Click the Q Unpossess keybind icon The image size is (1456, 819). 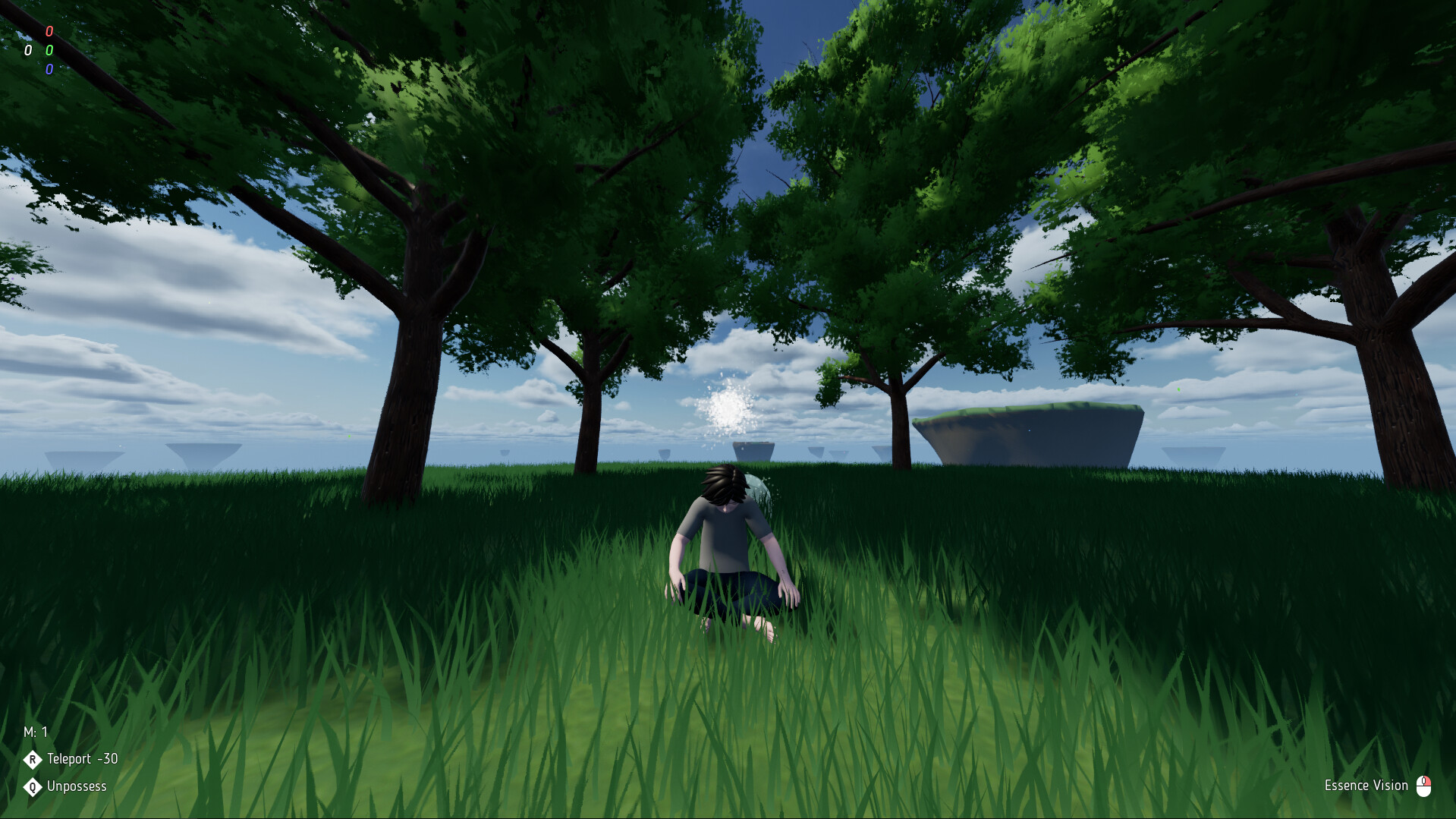point(32,786)
